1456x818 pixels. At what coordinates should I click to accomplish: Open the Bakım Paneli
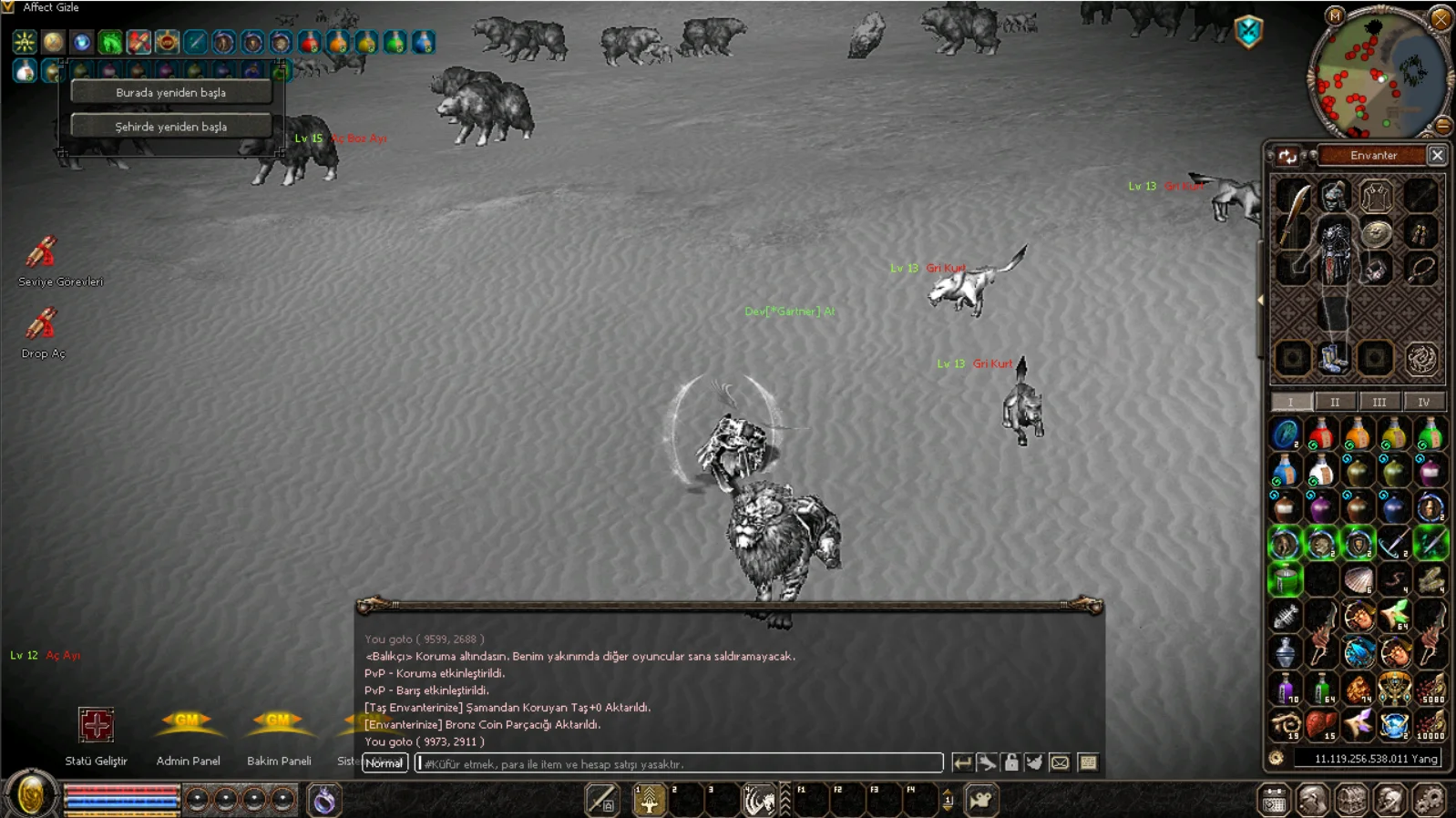pos(278,726)
